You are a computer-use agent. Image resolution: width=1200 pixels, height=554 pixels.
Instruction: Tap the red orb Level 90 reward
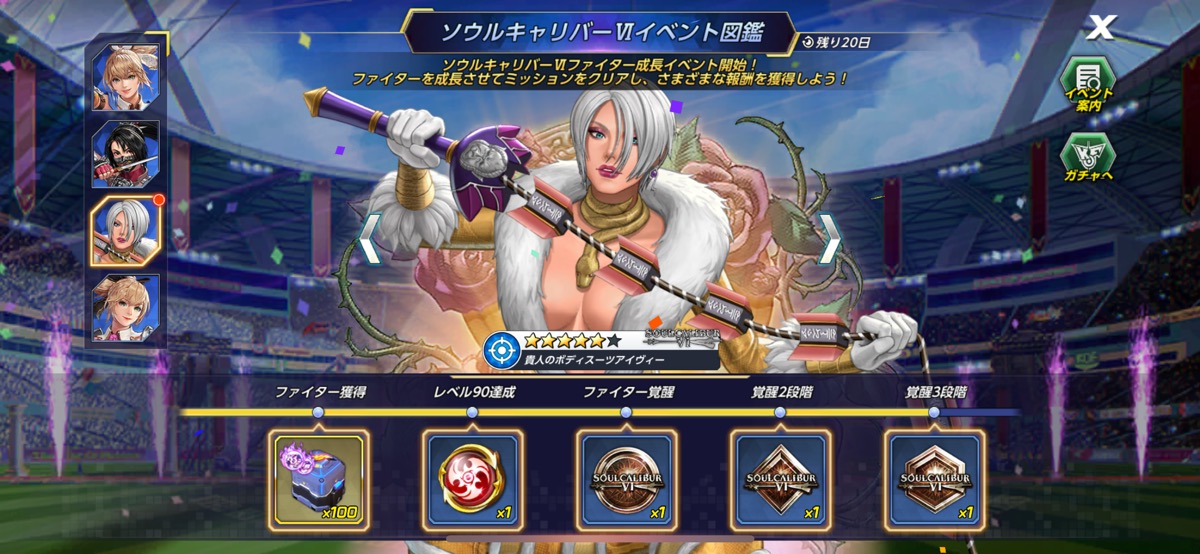point(472,479)
